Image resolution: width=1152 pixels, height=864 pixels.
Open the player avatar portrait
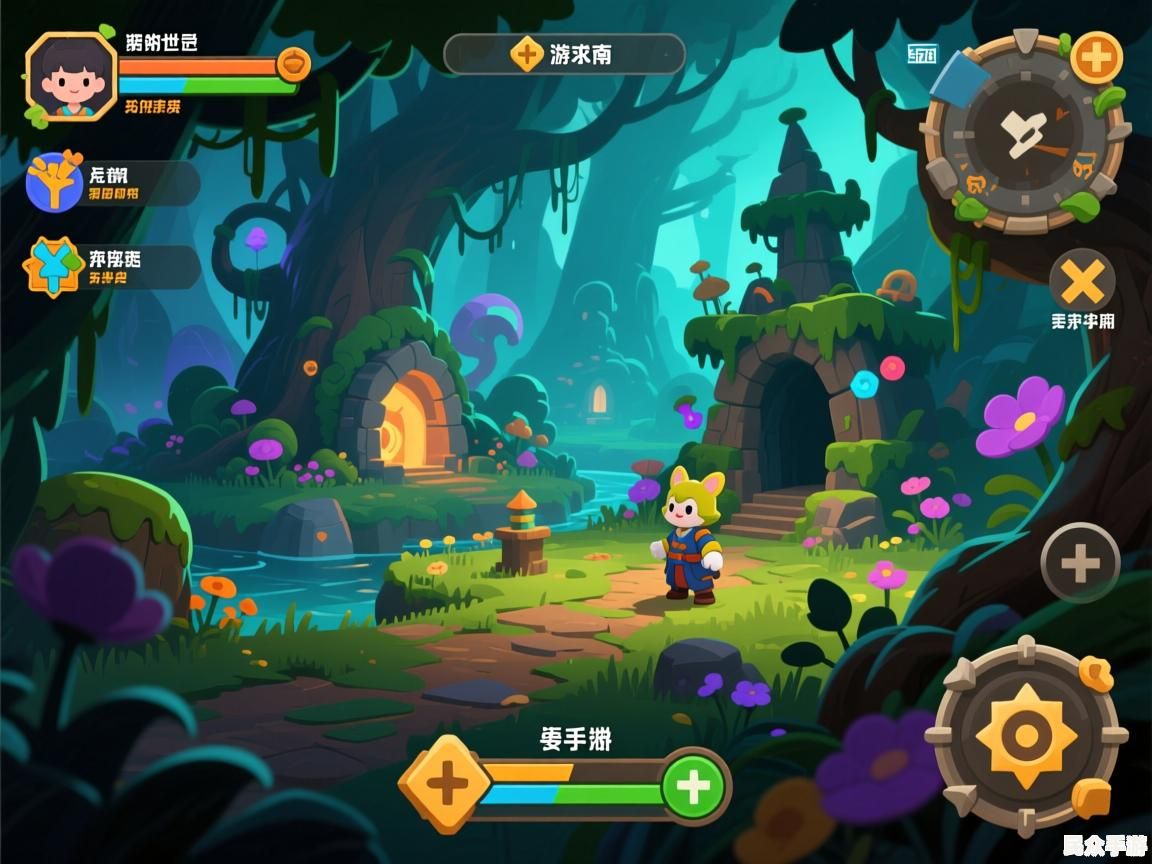(x=71, y=77)
